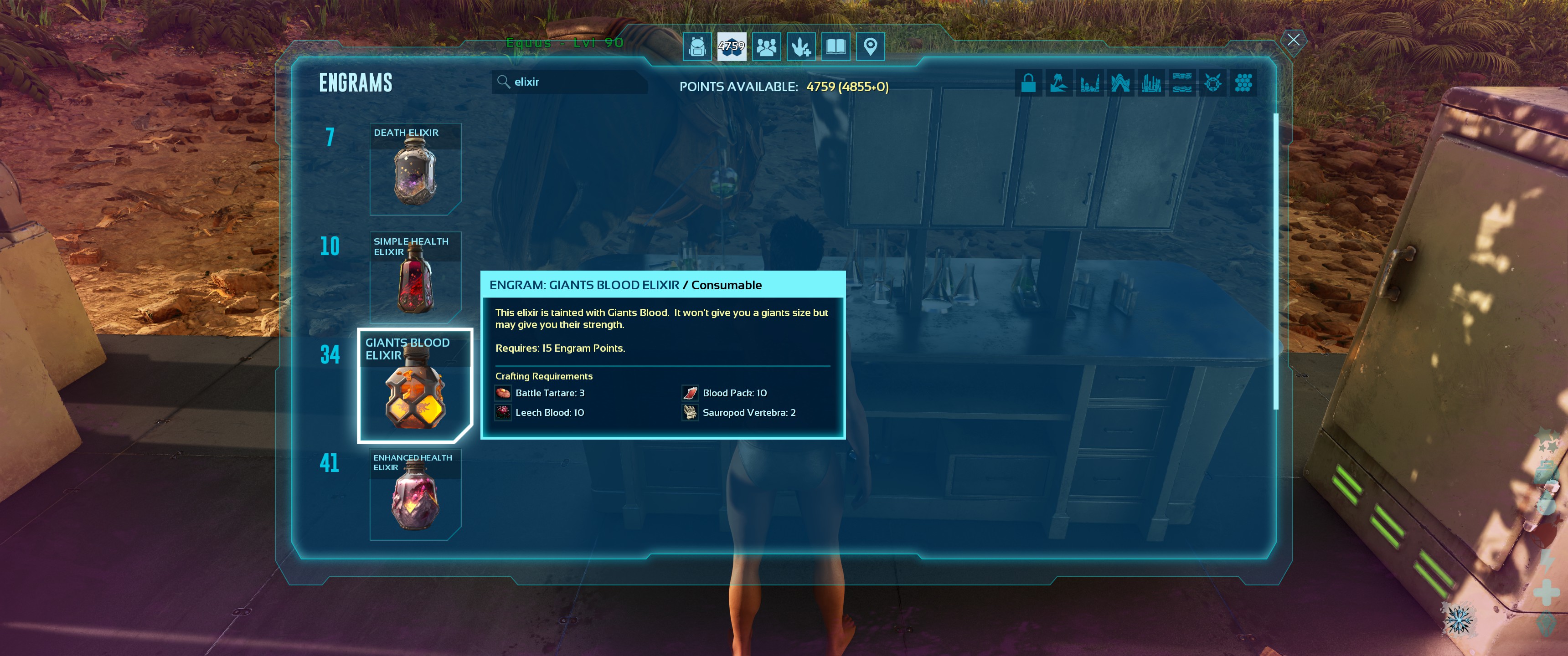
Task: Open the open-book notes tab
Action: pos(836,46)
